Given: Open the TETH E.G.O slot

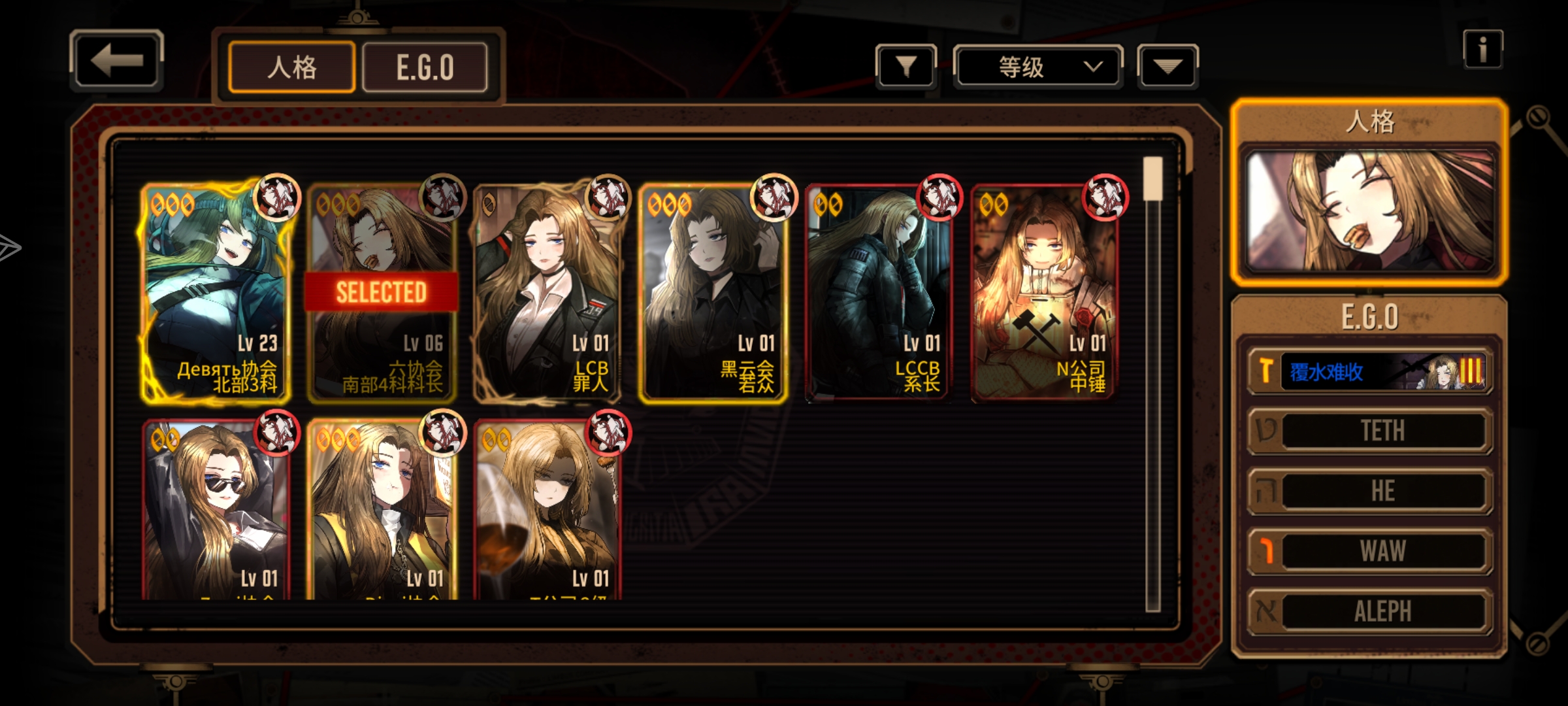Looking at the screenshot, I should [1370, 431].
